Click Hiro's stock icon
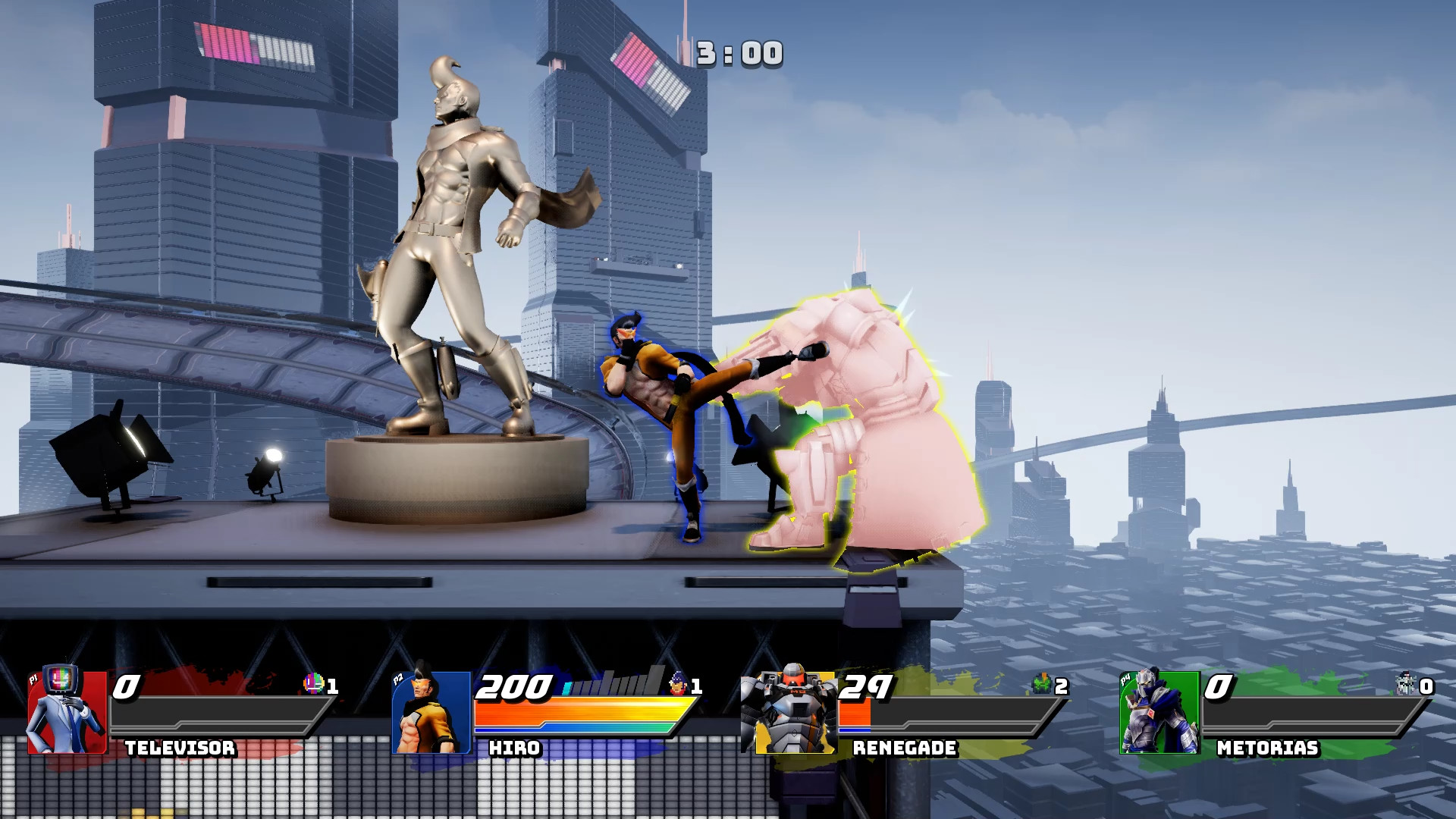 coord(677,684)
